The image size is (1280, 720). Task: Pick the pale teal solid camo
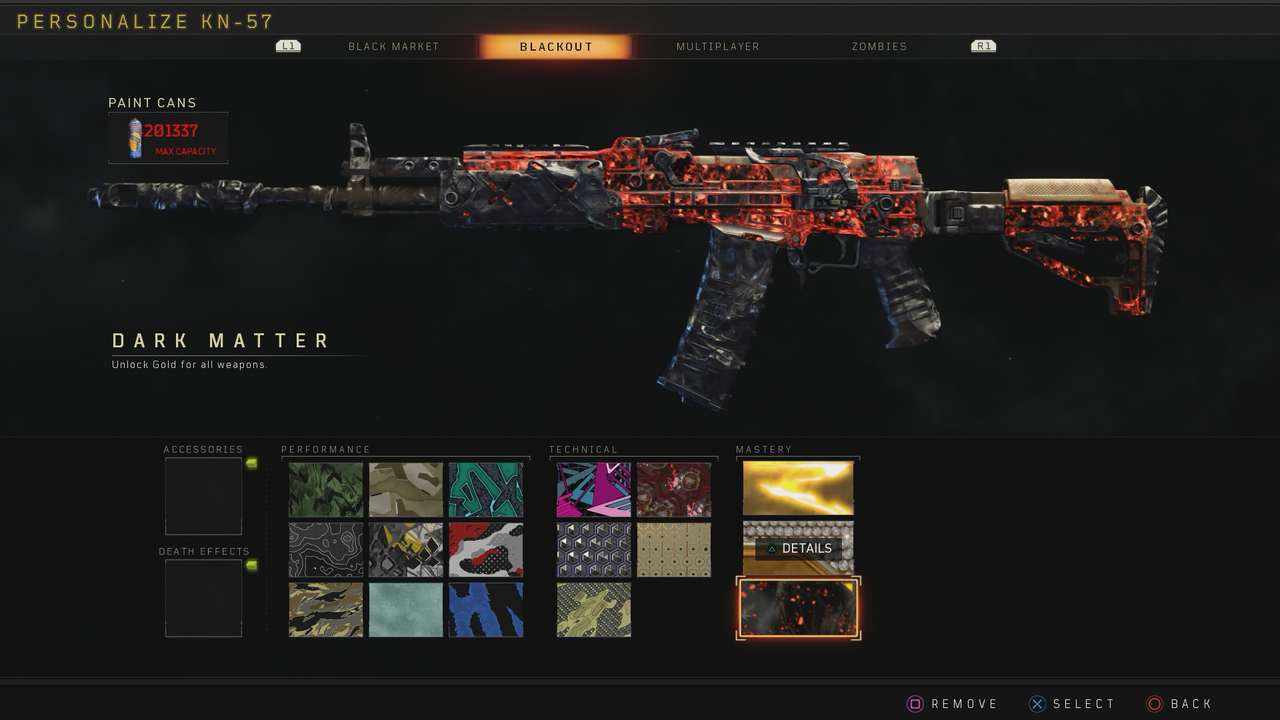point(406,609)
